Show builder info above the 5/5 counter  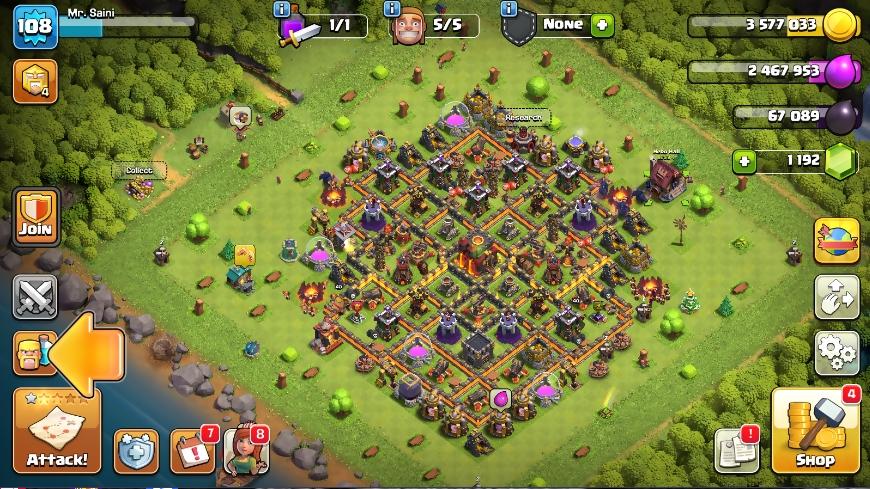click(x=397, y=8)
